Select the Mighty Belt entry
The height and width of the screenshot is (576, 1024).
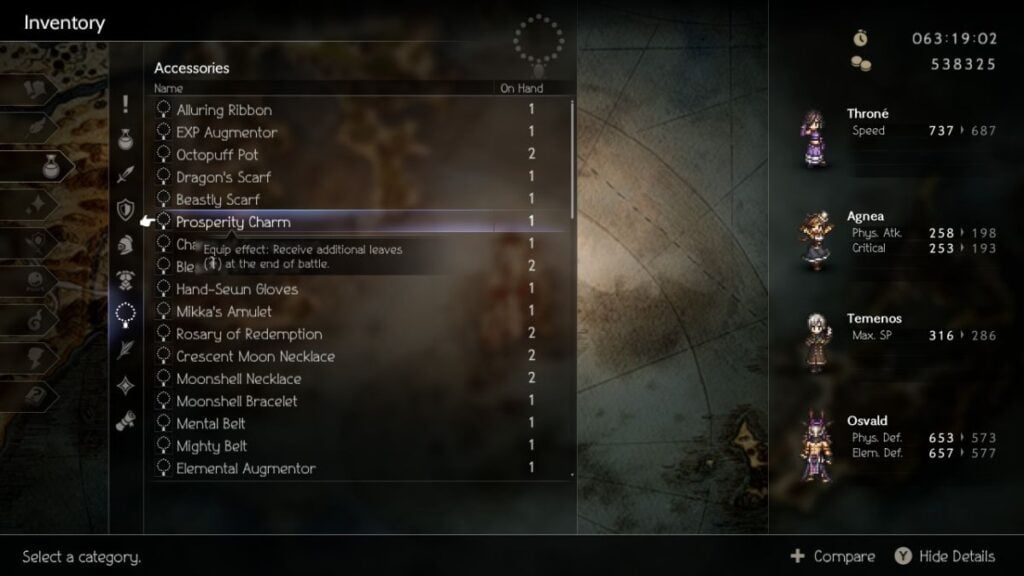click(x=211, y=446)
